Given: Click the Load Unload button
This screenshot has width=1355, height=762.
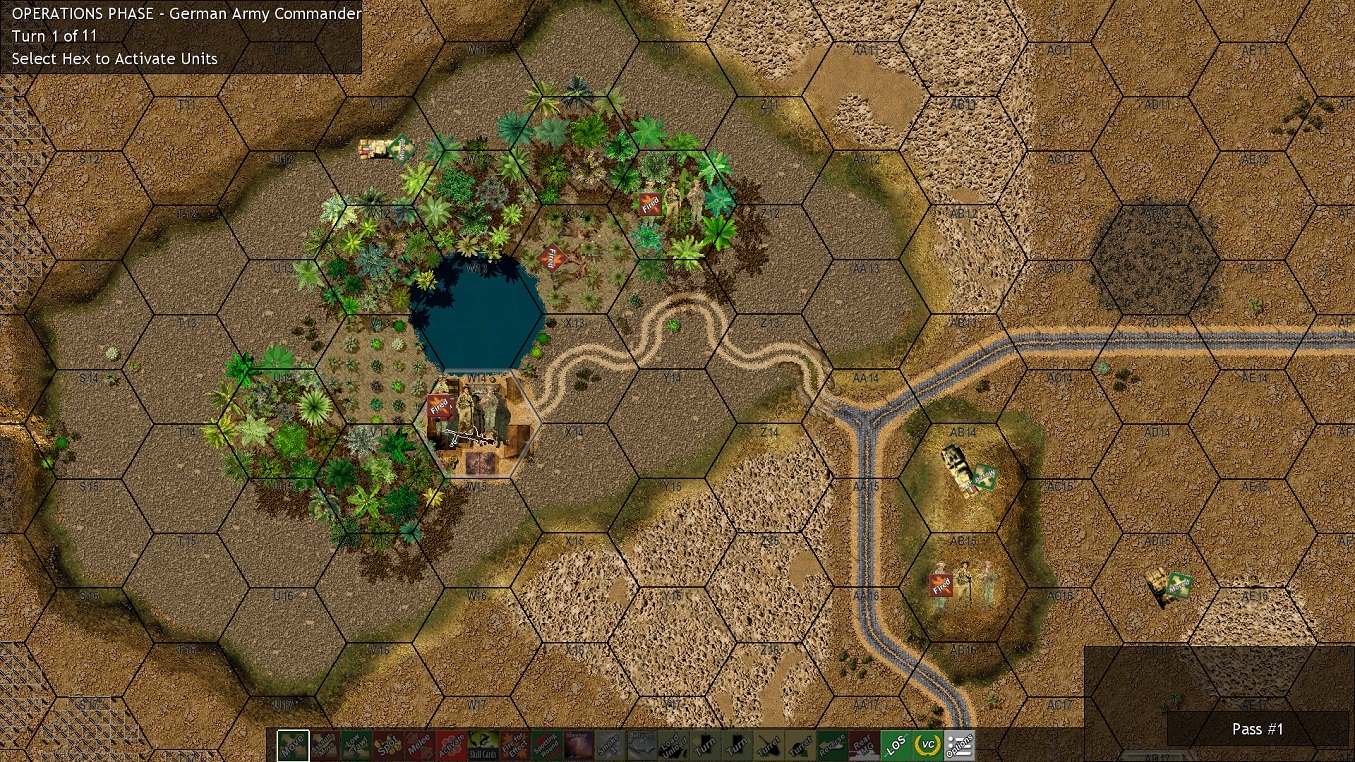Looking at the screenshot, I should (673, 745).
